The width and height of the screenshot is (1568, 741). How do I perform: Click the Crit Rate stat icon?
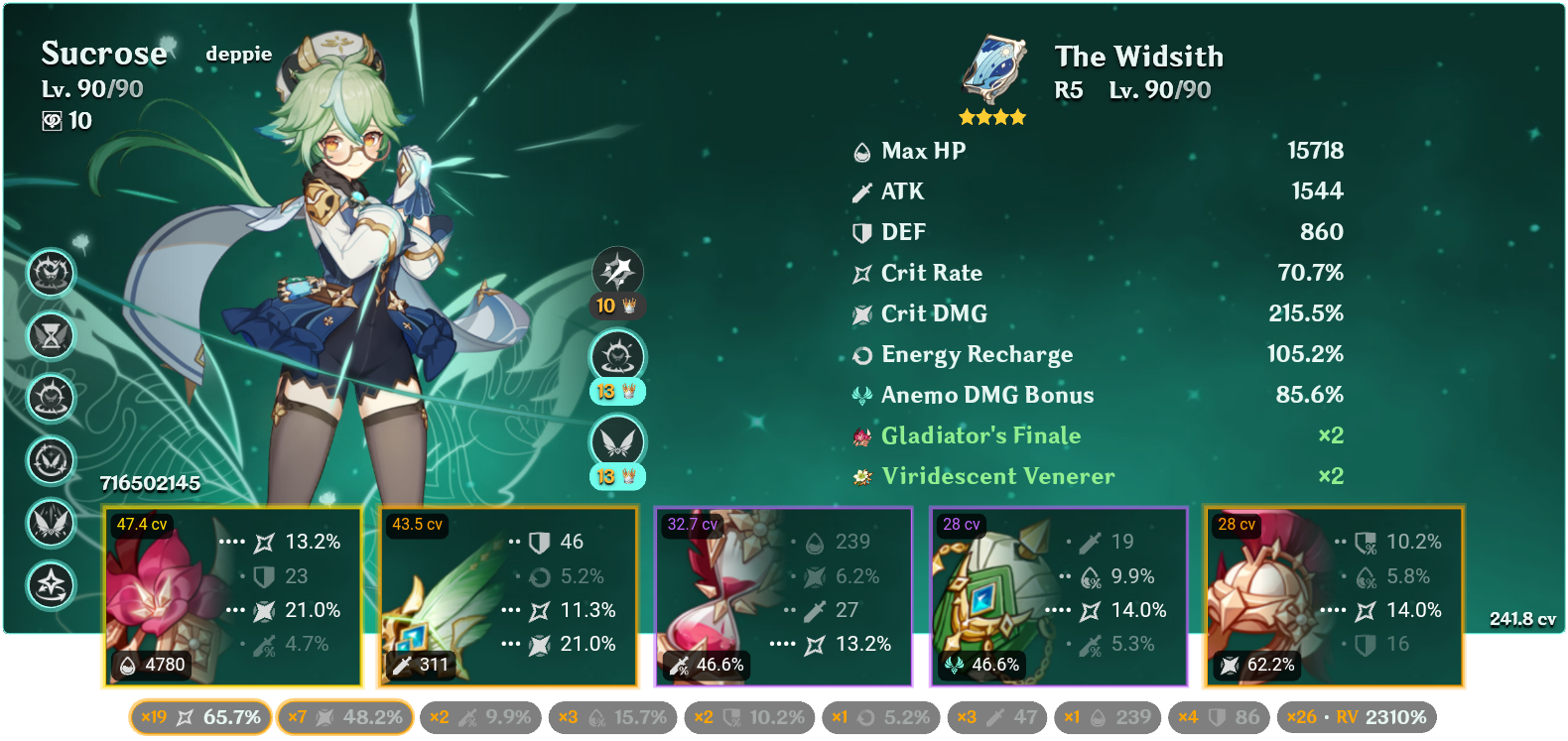click(859, 273)
